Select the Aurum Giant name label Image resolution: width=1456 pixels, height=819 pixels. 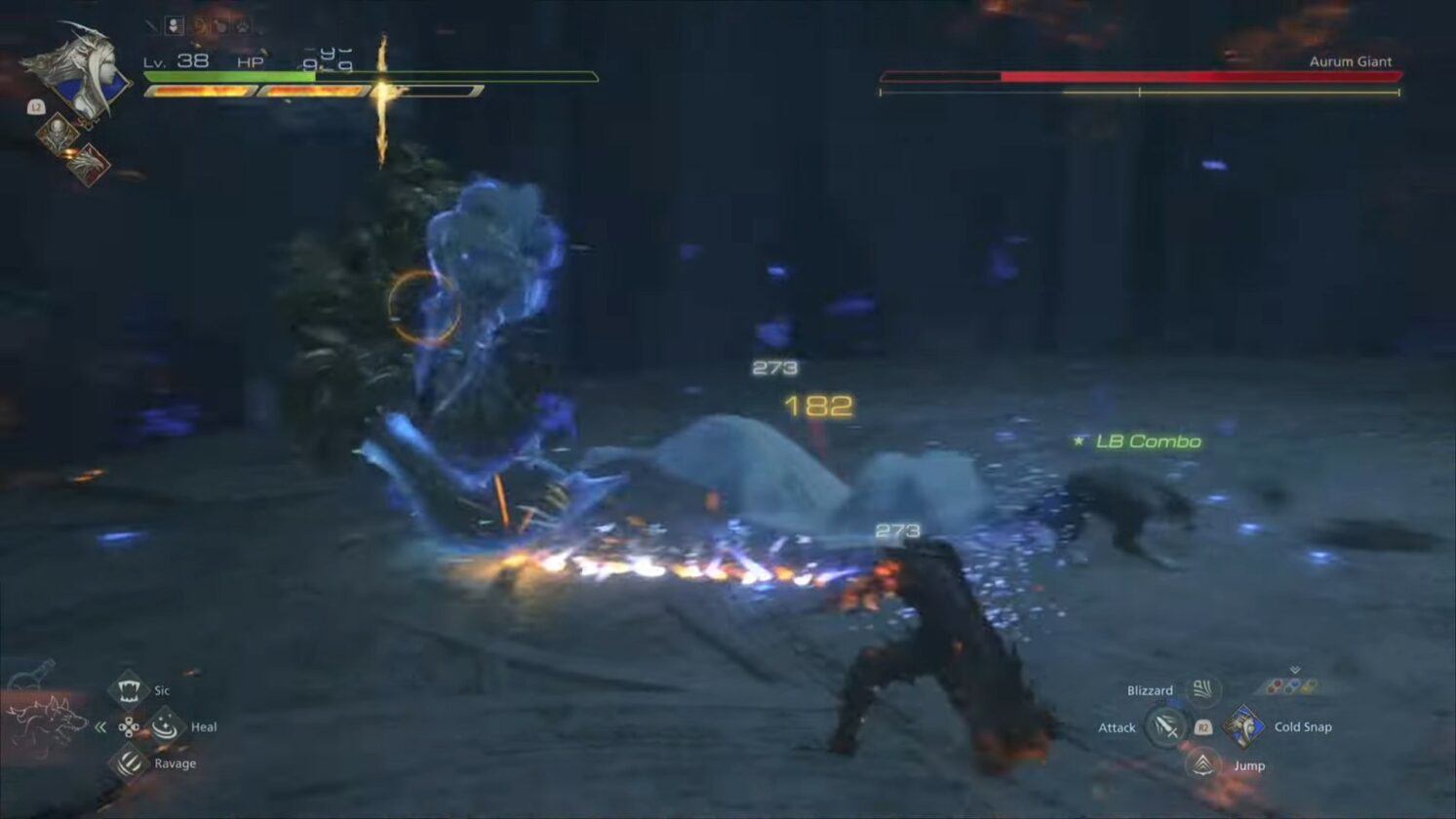pos(1353,60)
